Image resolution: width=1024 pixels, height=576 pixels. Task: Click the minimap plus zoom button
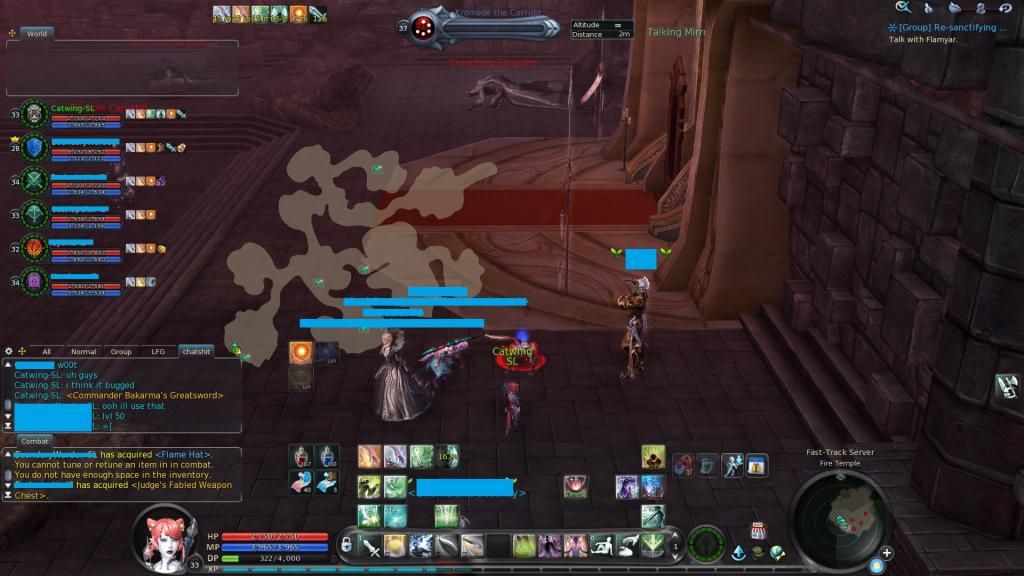coord(886,553)
